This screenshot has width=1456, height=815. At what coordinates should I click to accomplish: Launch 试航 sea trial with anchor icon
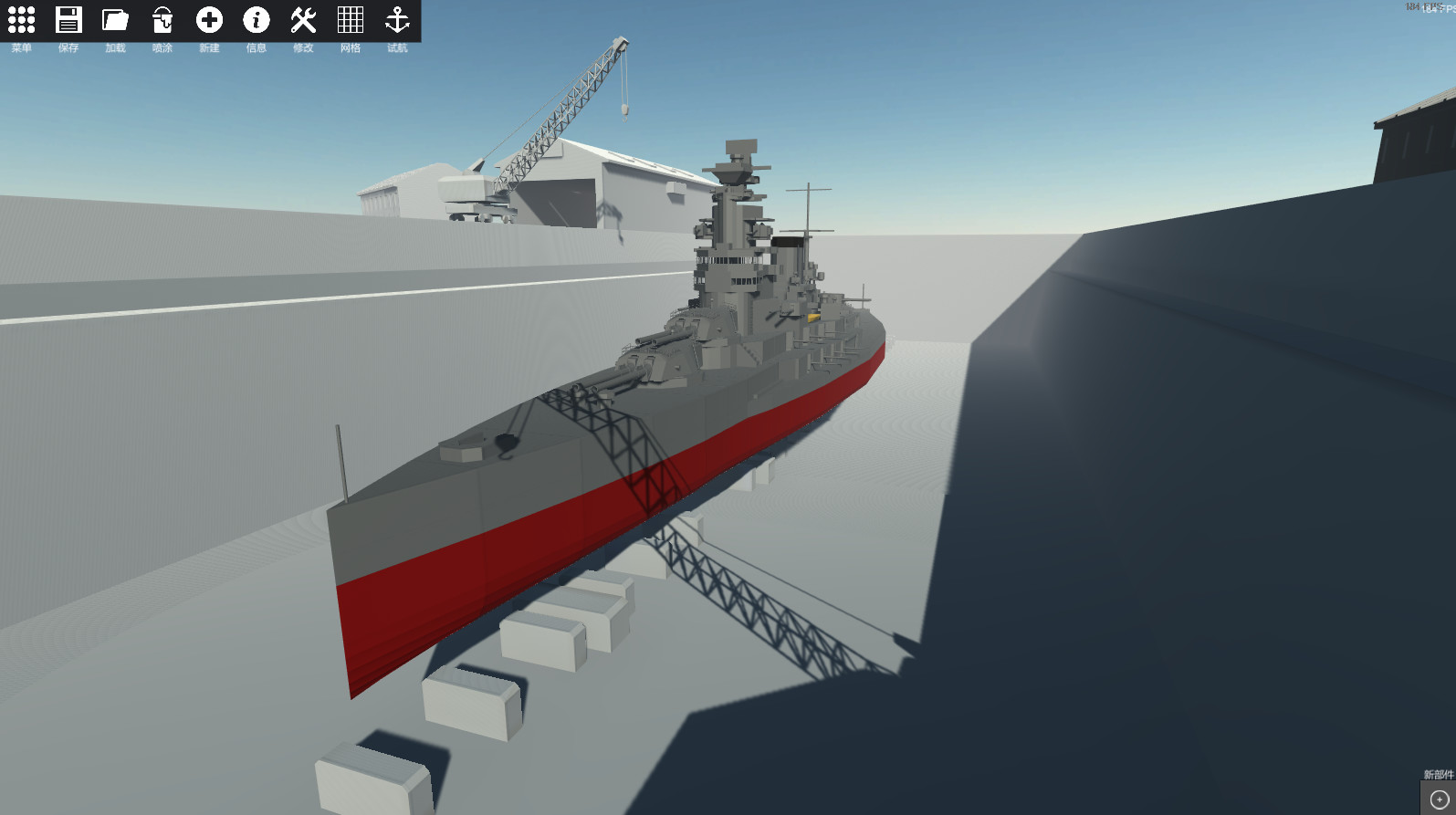click(x=397, y=20)
